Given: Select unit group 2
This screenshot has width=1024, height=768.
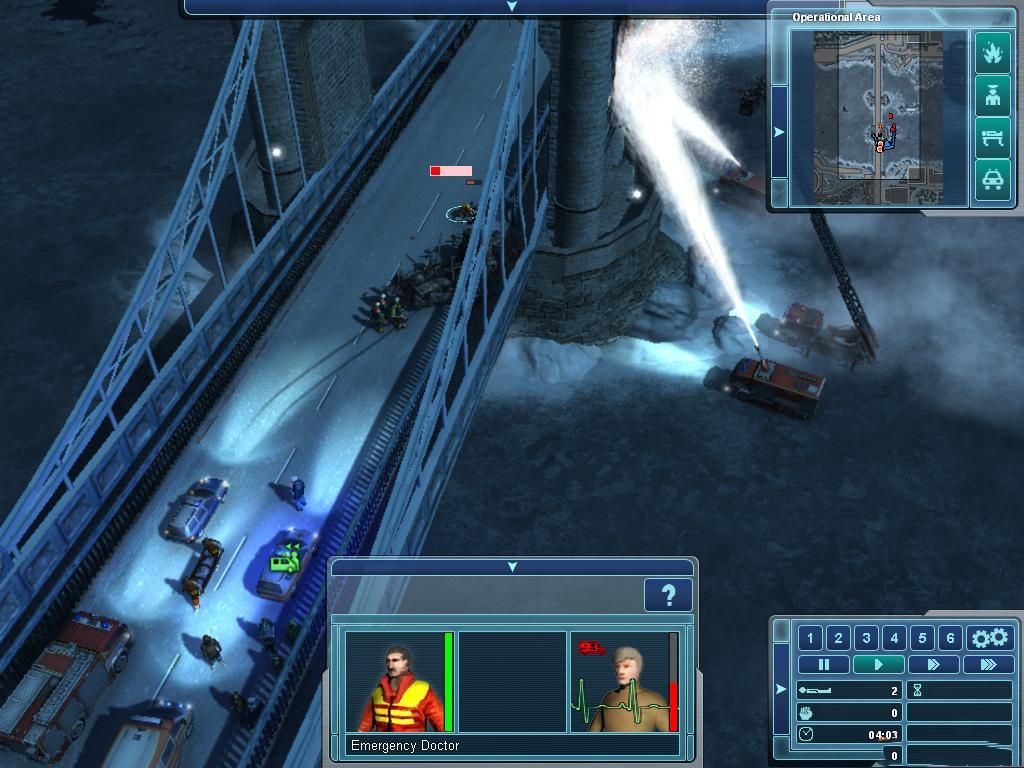Looking at the screenshot, I should (x=838, y=638).
